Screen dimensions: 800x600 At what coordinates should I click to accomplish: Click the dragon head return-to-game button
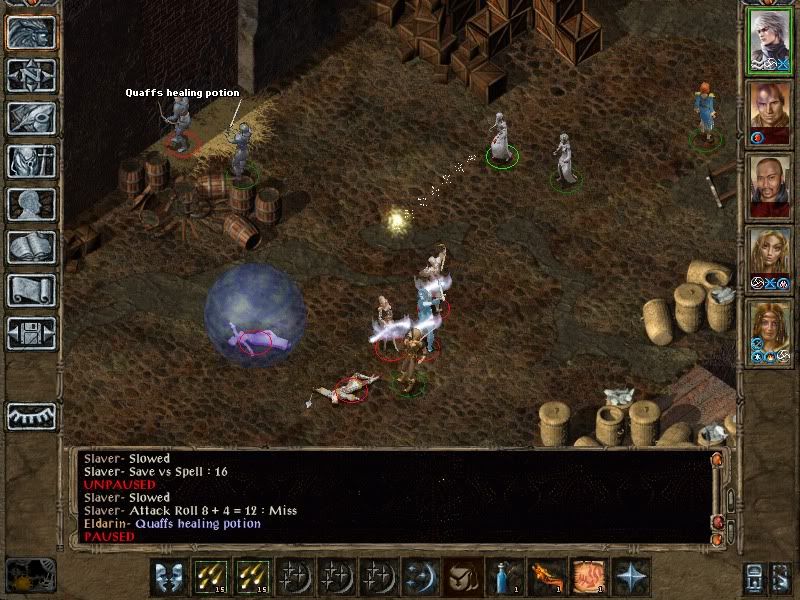tap(31, 32)
